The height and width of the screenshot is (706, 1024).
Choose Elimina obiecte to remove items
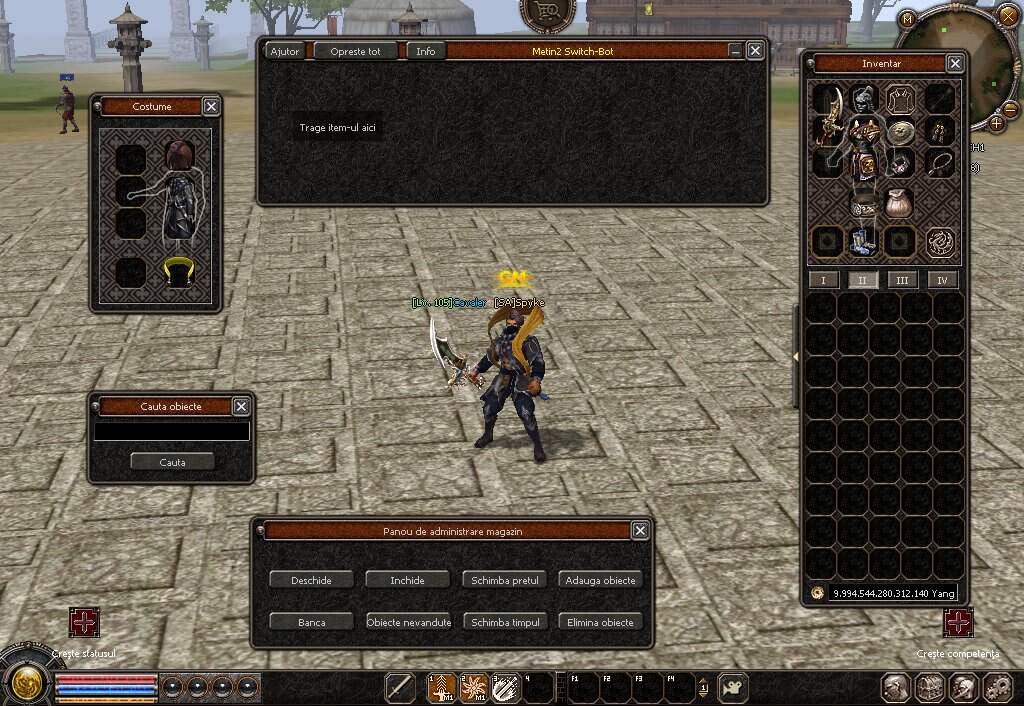pyautogui.click(x=600, y=622)
